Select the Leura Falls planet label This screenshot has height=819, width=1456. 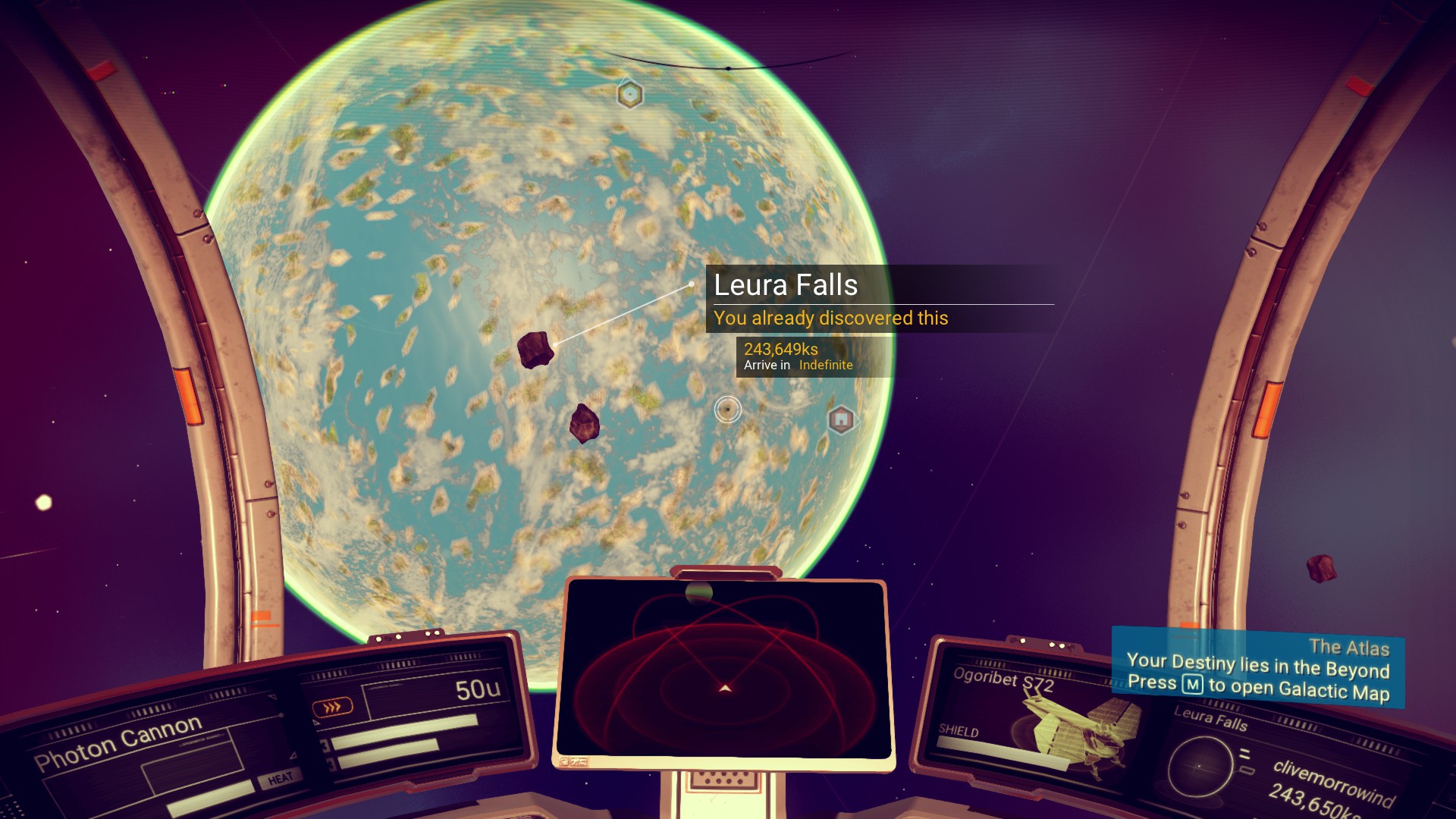point(786,285)
